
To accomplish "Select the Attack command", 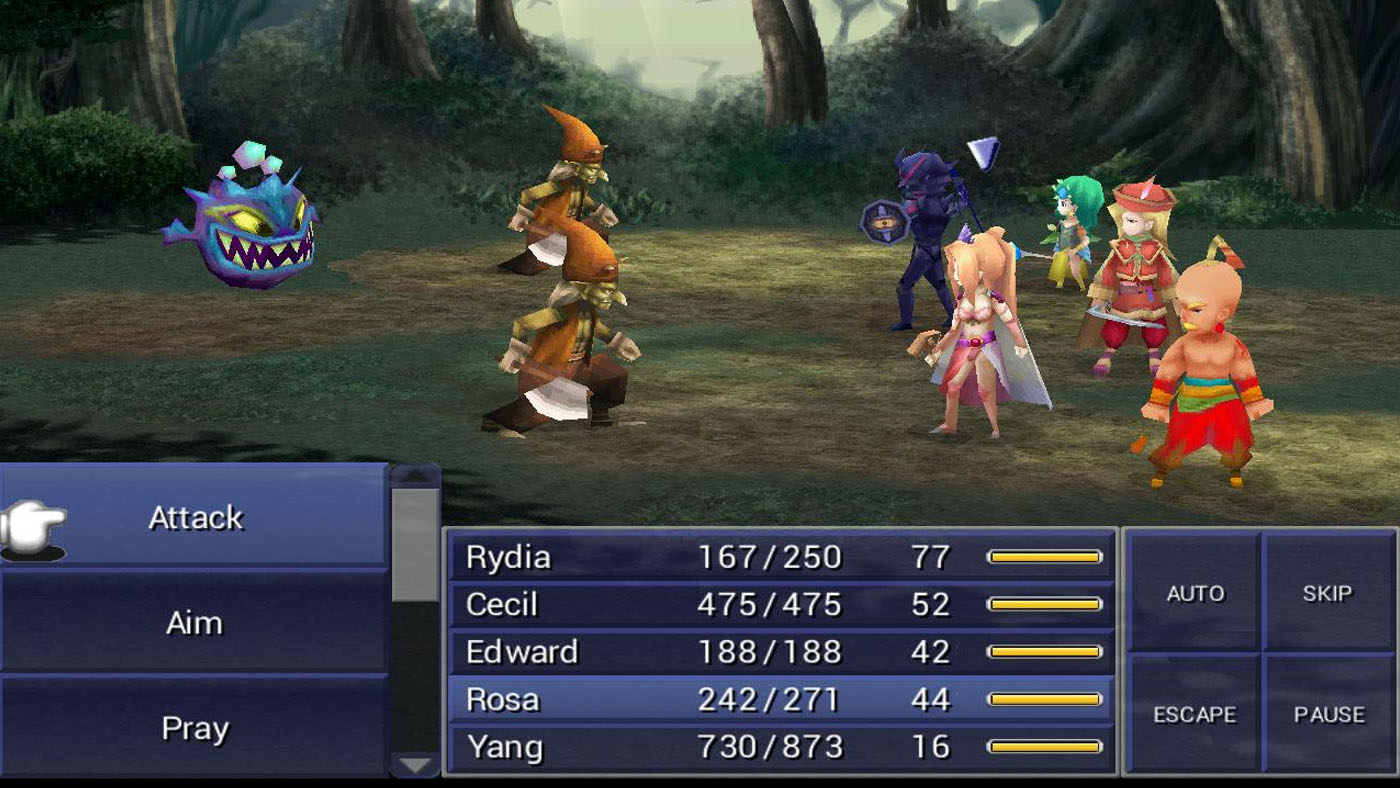I will click(x=195, y=518).
